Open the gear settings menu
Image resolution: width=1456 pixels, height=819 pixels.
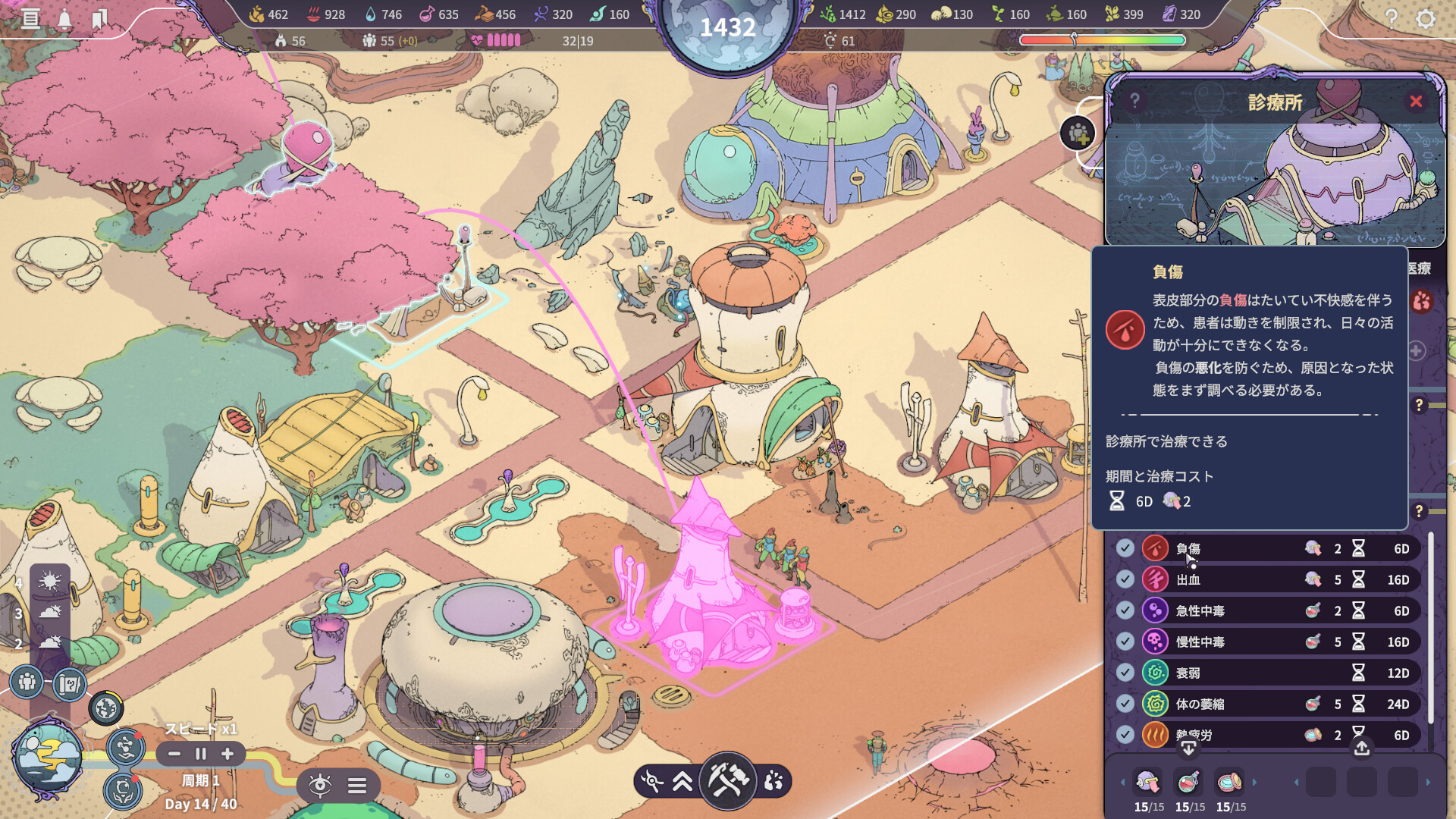click(1426, 18)
